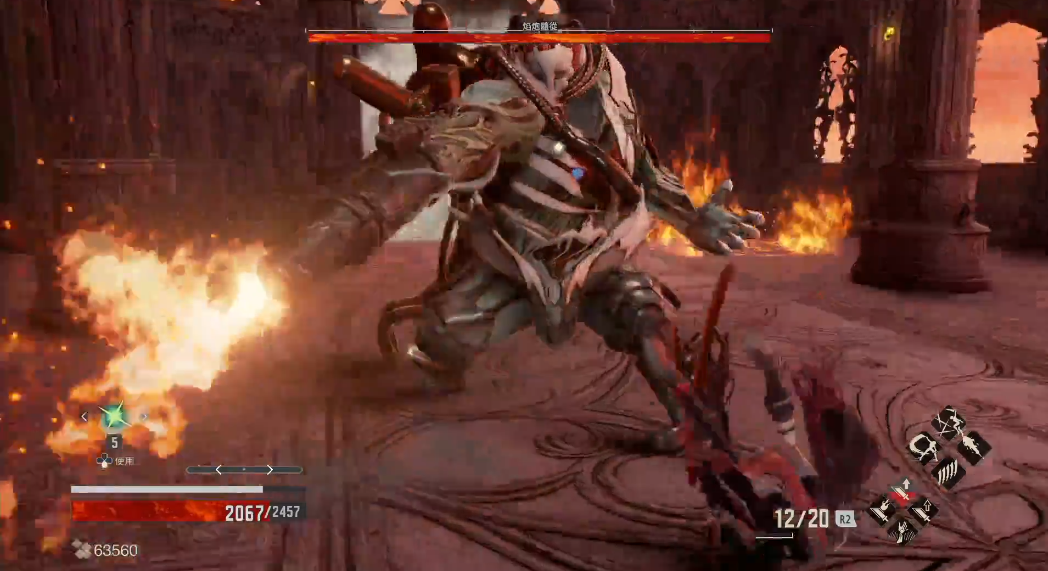Cycle quick item to the previous one
Viewport: 1048px width, 571px height.
[x=85, y=416]
